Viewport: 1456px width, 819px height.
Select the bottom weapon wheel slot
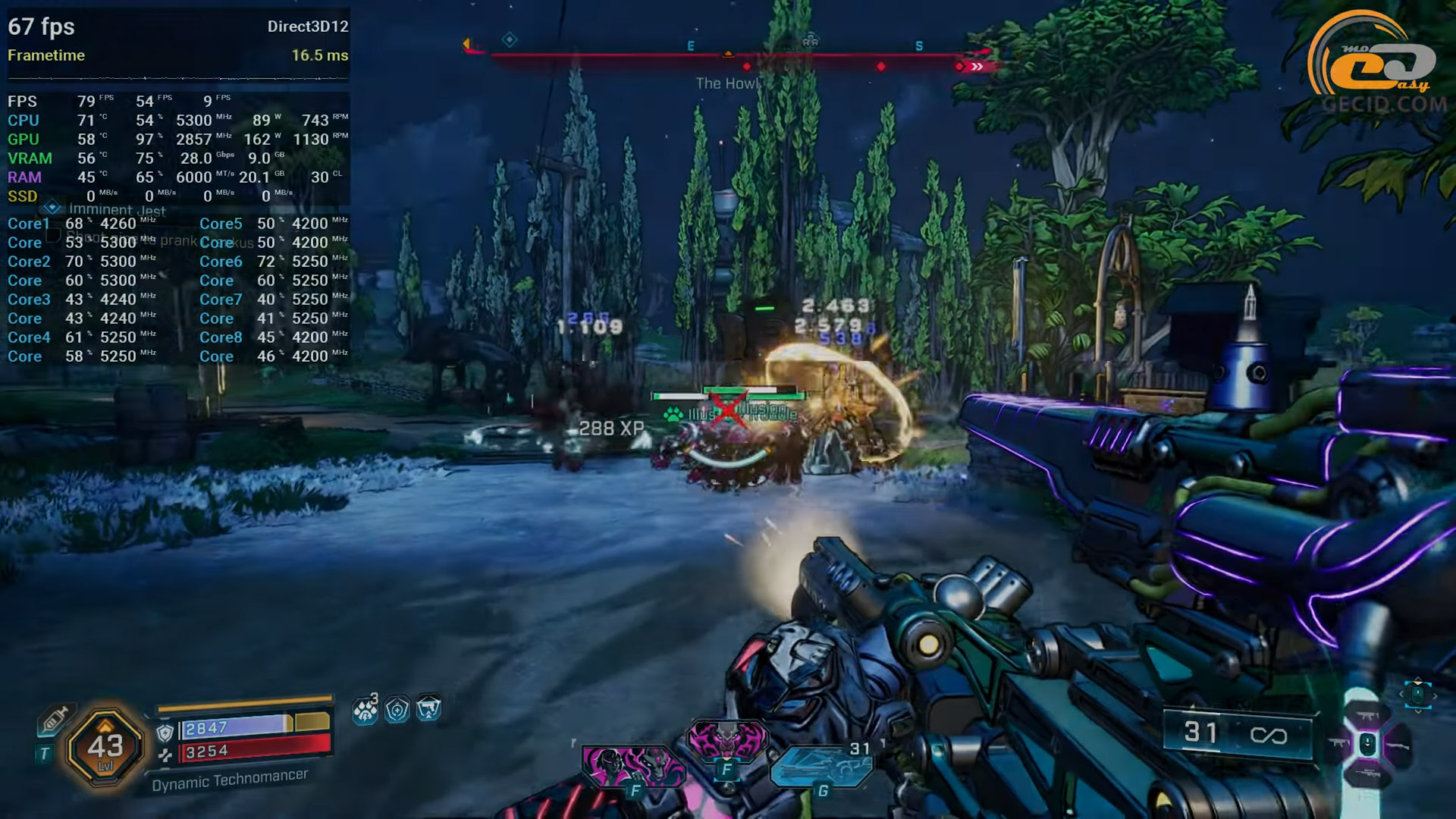pos(1368,773)
